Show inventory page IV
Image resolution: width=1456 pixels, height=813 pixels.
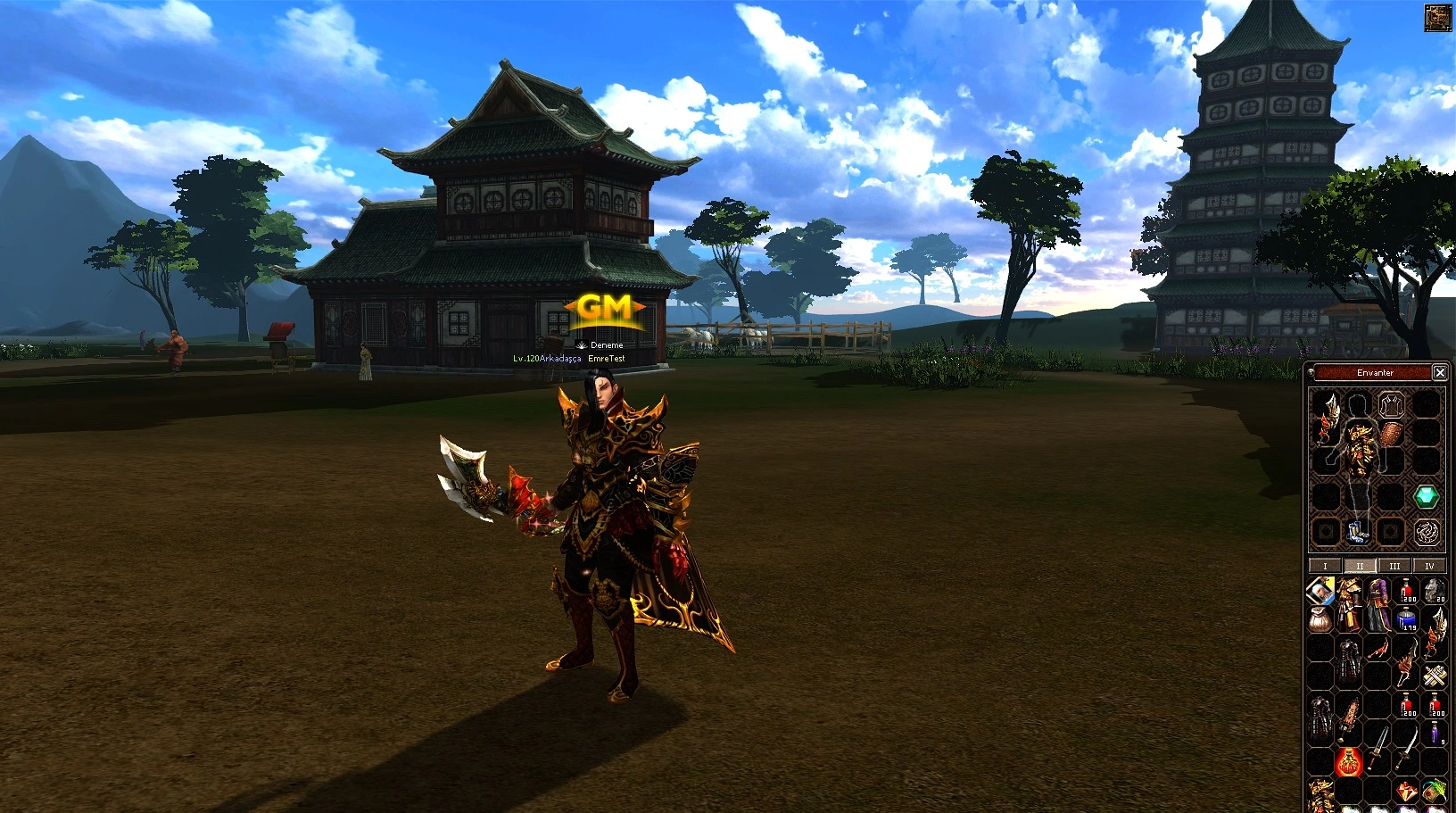point(1429,566)
